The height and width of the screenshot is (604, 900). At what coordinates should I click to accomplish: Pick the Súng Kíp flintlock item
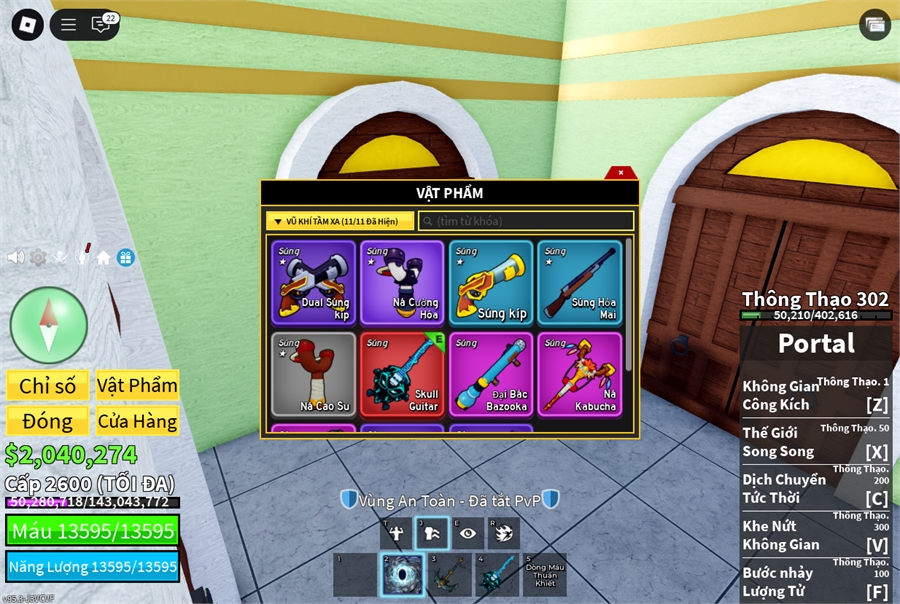pyautogui.click(x=491, y=282)
